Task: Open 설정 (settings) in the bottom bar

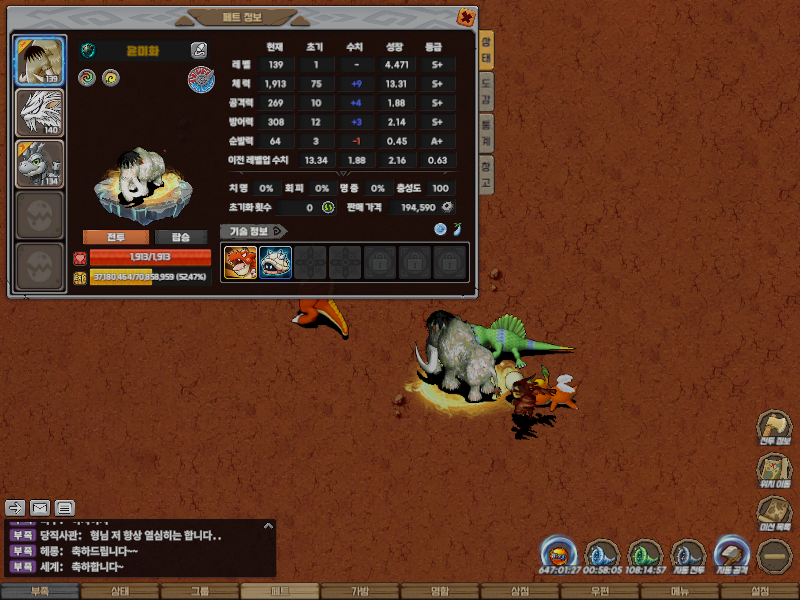Action: click(759, 592)
